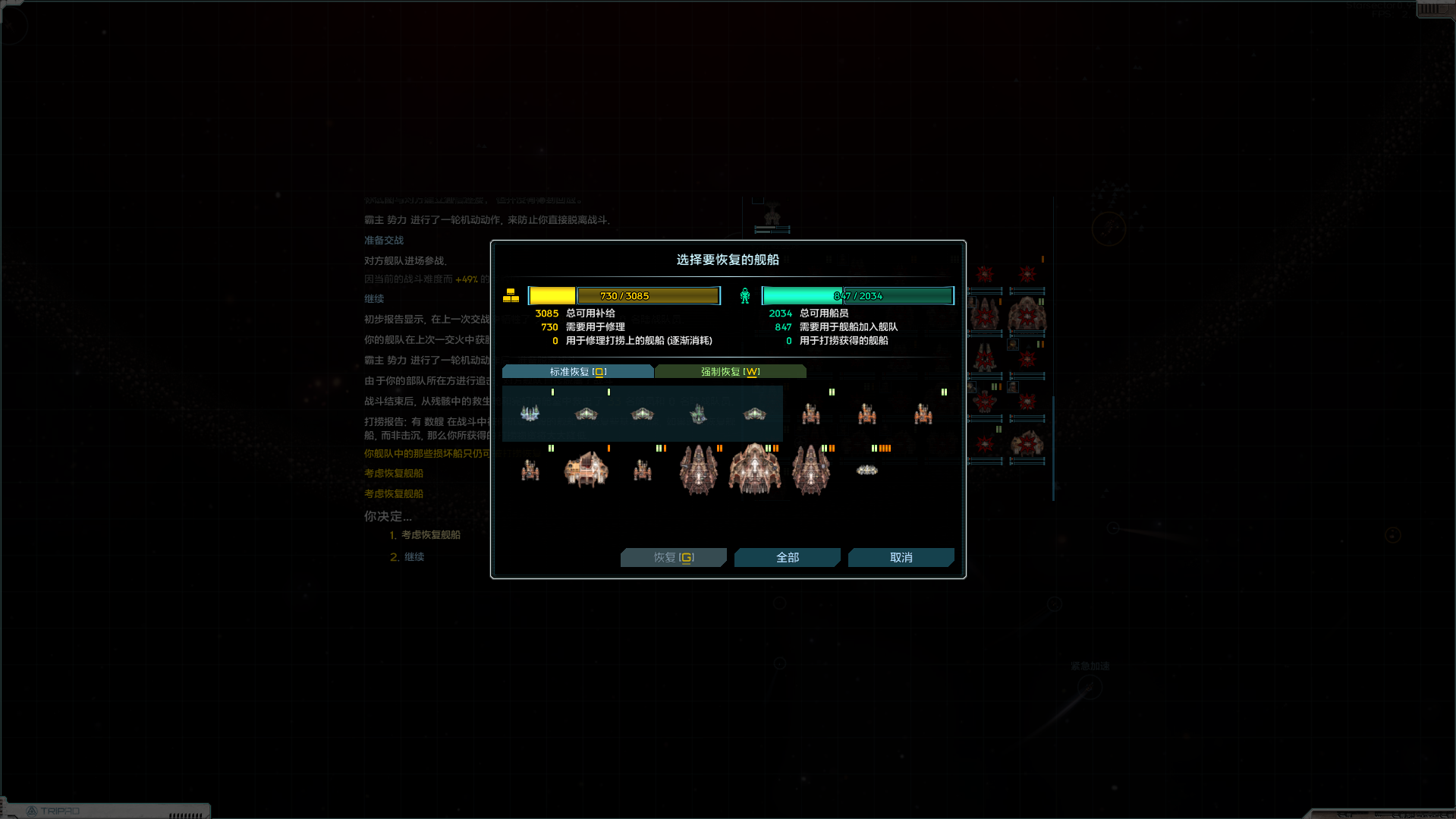Select the blue frigate thumbnail in the highlighted group
The image size is (1456, 819).
pyautogui.click(x=530, y=414)
